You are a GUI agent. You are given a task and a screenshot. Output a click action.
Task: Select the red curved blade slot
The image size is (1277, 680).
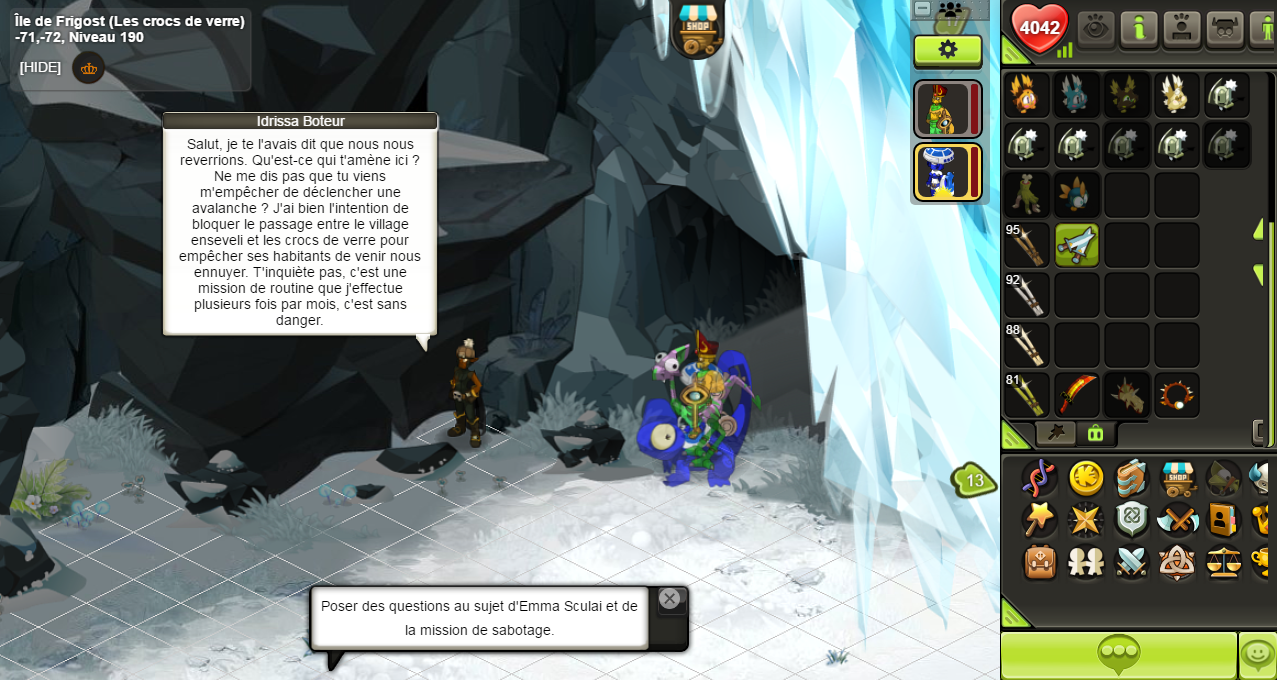(1077, 395)
